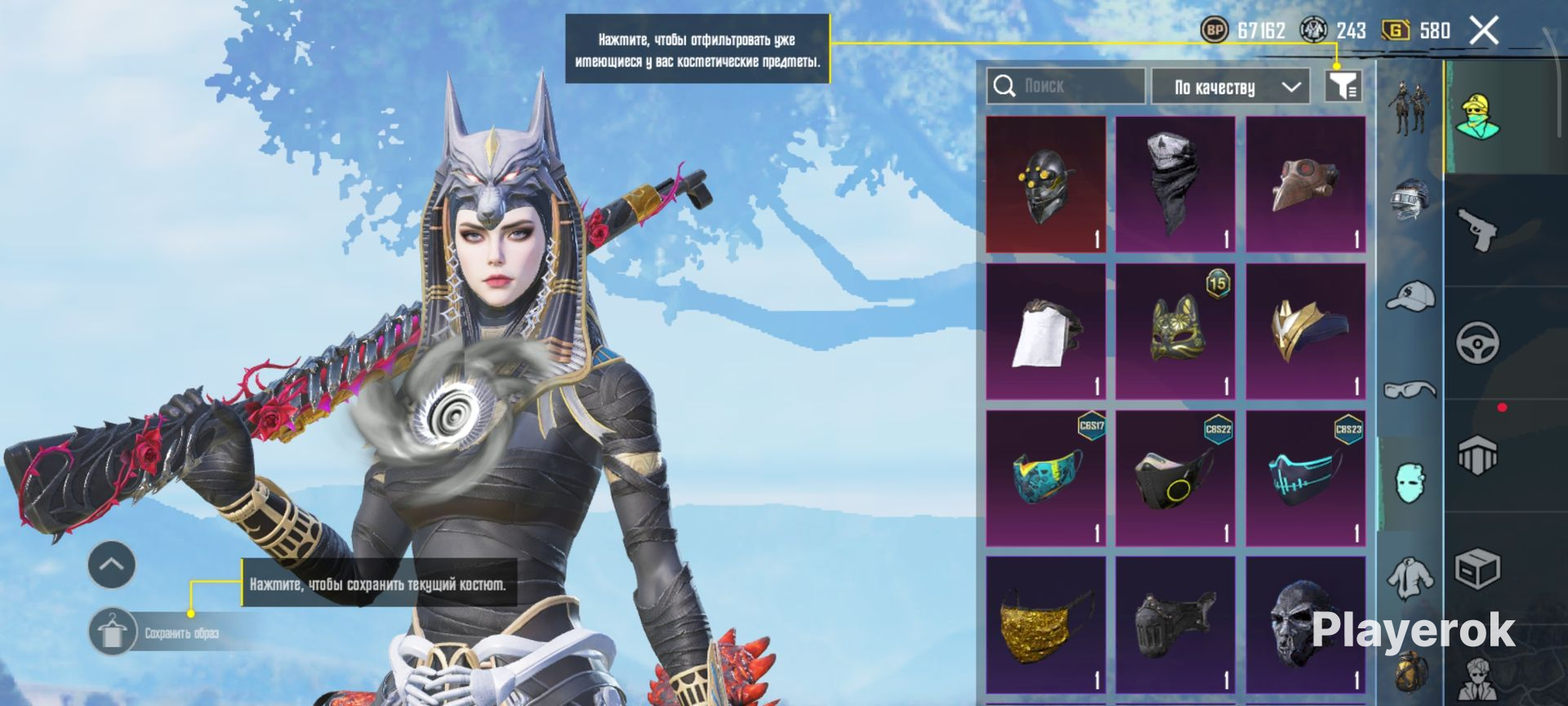Open the sunglasses eyewear category

coord(1410,389)
